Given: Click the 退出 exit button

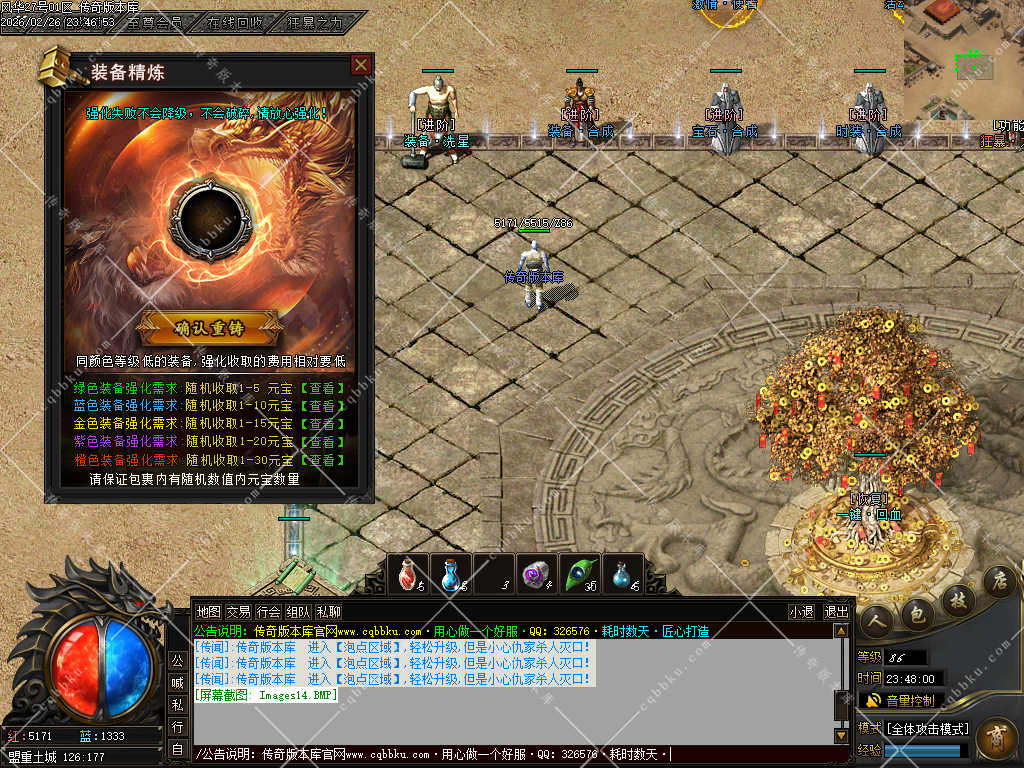Looking at the screenshot, I should tap(836, 611).
